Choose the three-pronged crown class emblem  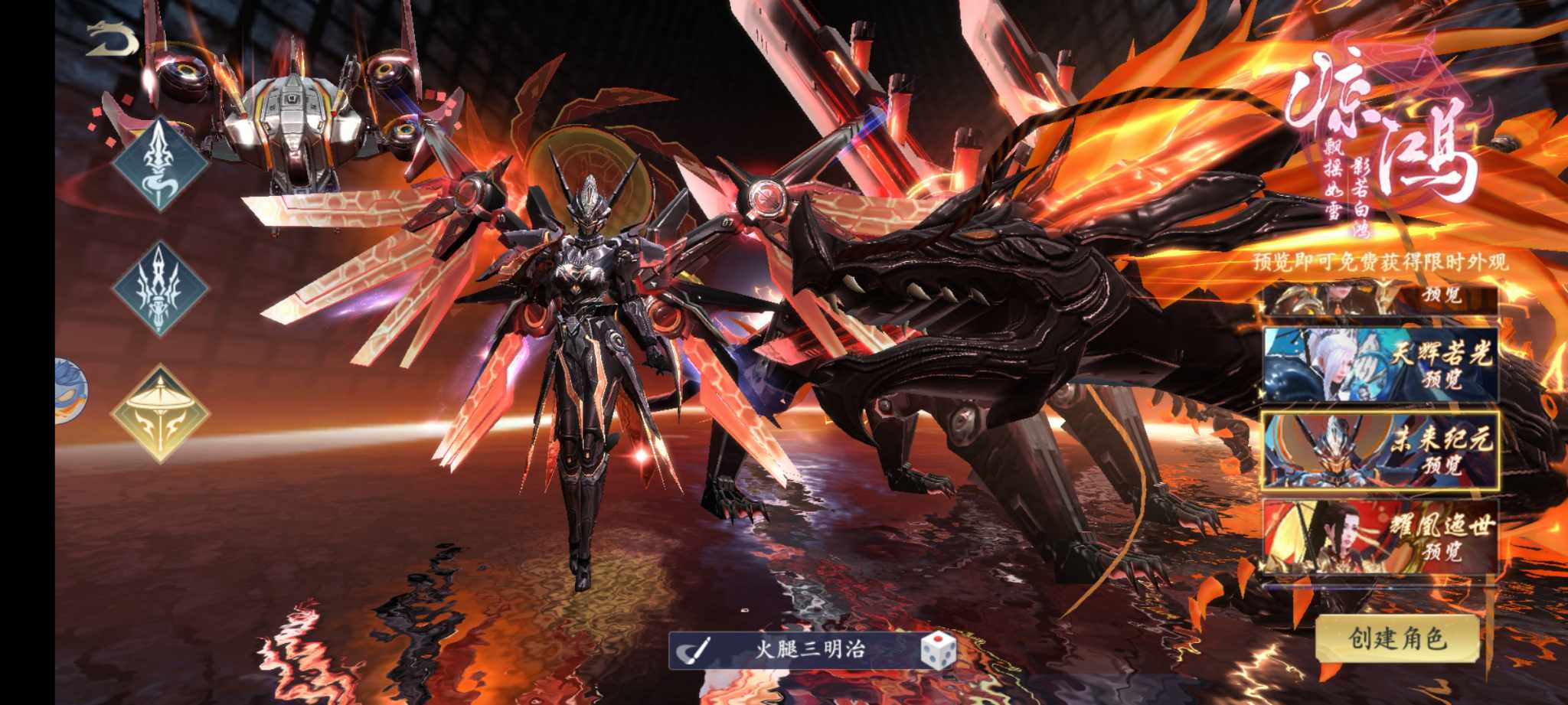[160, 289]
